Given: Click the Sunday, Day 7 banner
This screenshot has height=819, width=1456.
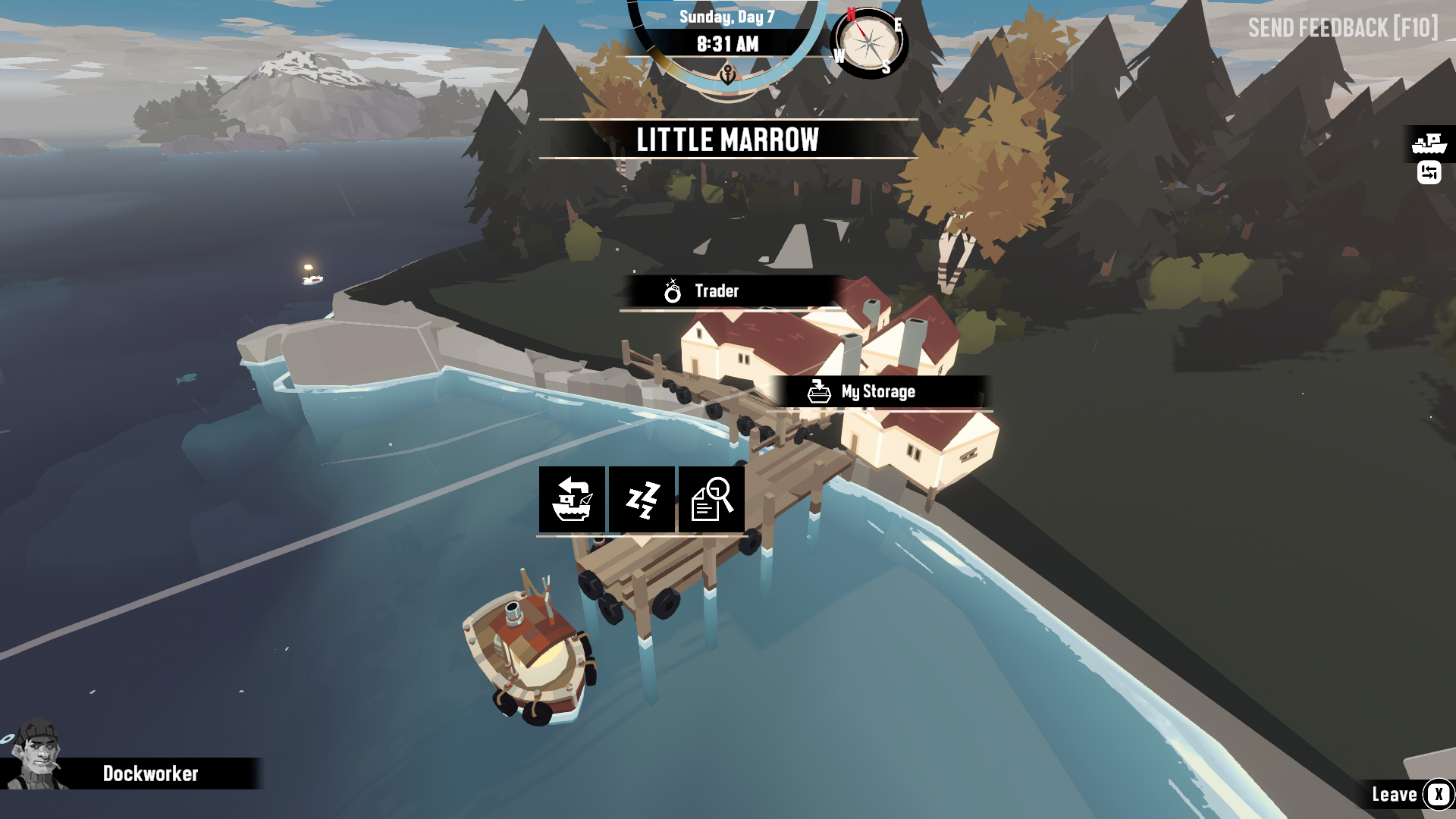Looking at the screenshot, I should 726,15.
